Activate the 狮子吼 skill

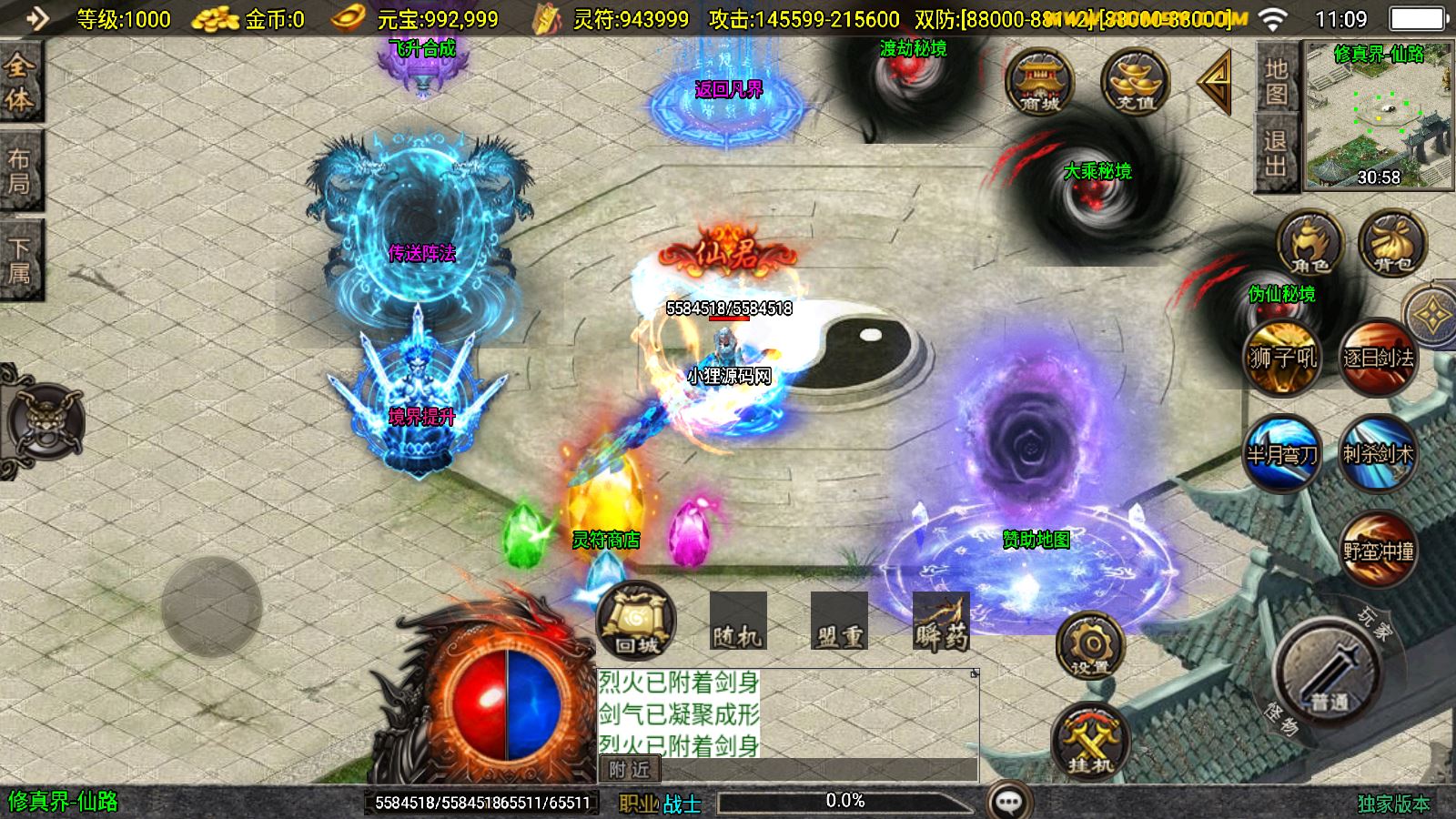click(x=1282, y=357)
